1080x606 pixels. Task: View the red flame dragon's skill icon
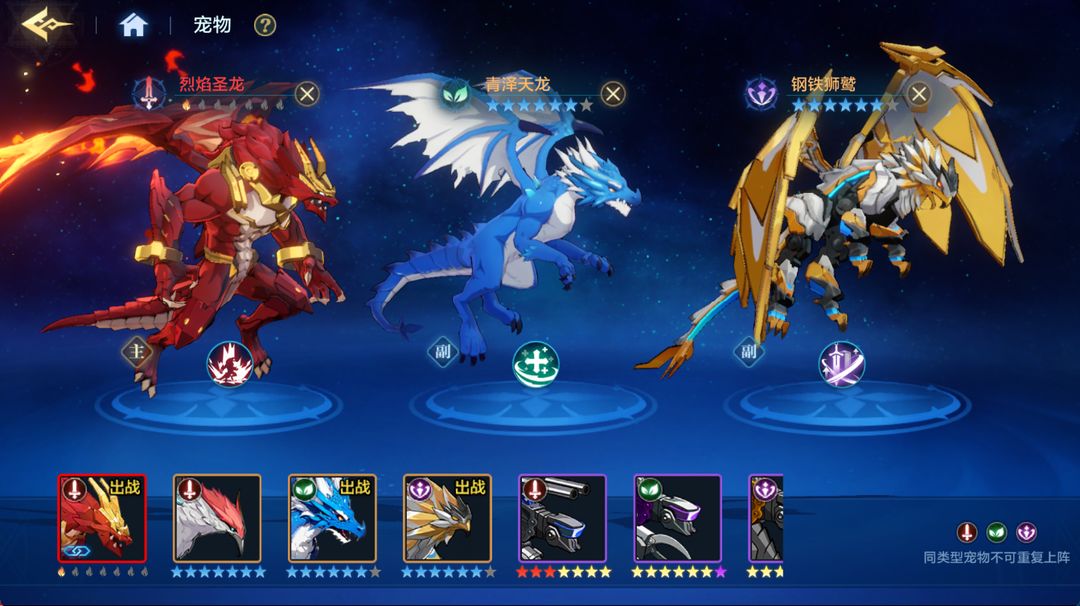[228, 363]
